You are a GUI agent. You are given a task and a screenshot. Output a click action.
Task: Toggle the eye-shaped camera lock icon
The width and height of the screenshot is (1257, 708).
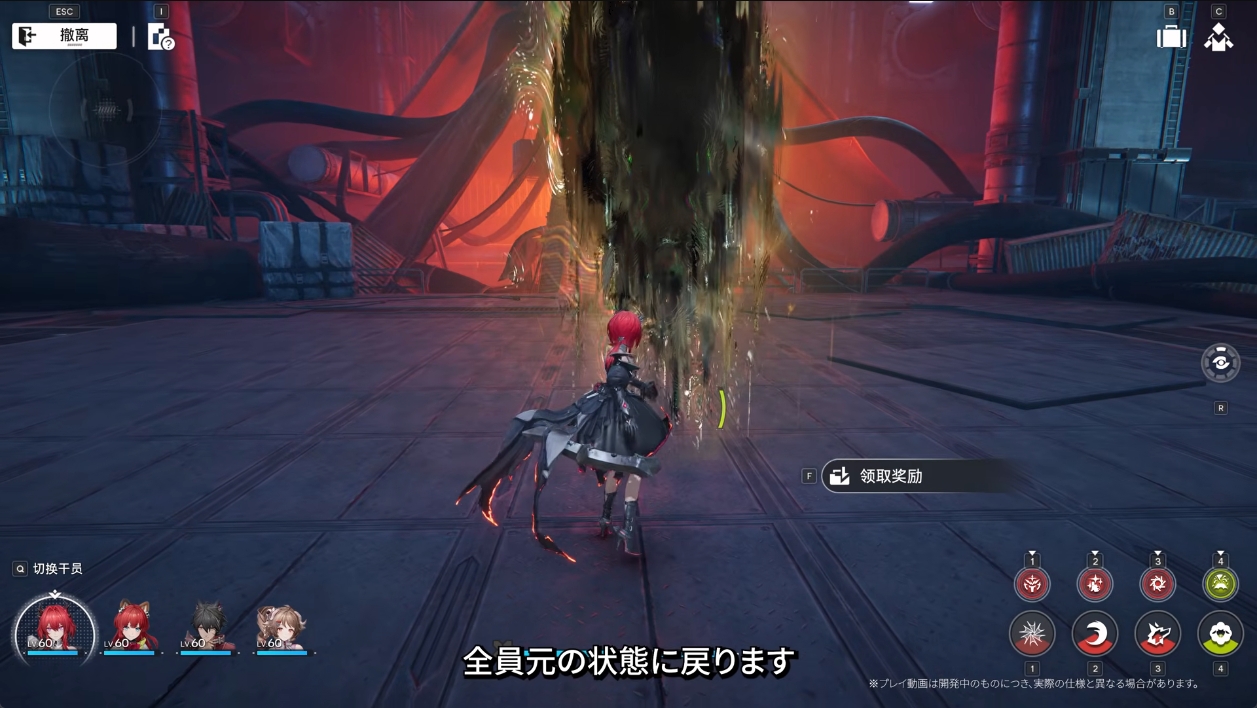pyautogui.click(x=1220, y=363)
